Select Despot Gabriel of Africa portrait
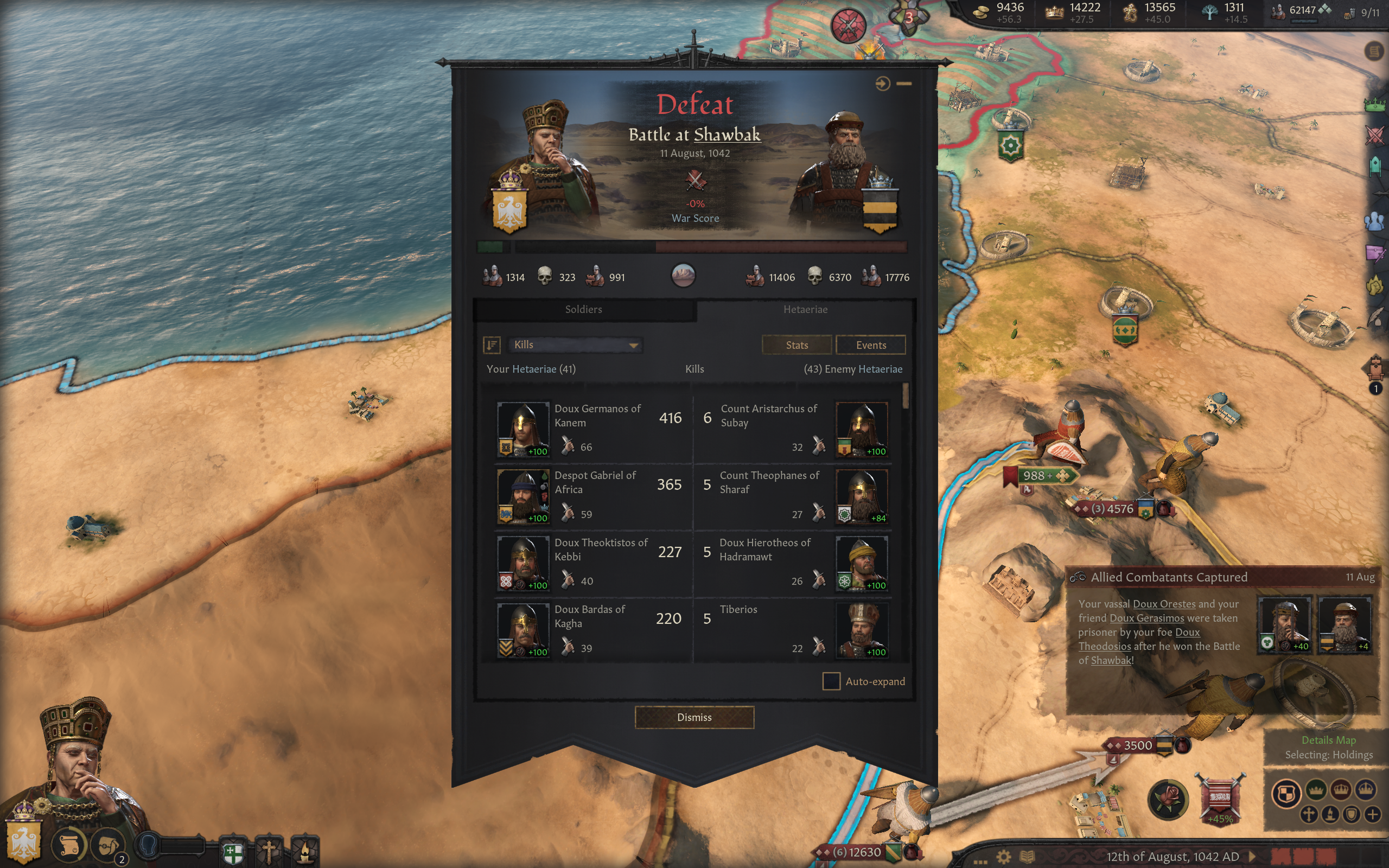This screenshot has height=868, width=1389. (x=523, y=496)
